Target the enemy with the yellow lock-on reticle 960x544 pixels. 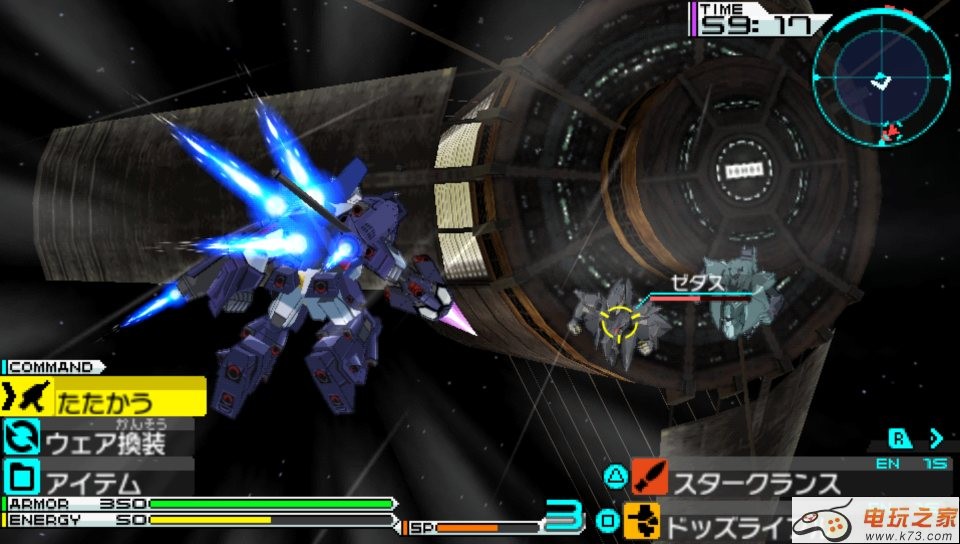coord(619,324)
